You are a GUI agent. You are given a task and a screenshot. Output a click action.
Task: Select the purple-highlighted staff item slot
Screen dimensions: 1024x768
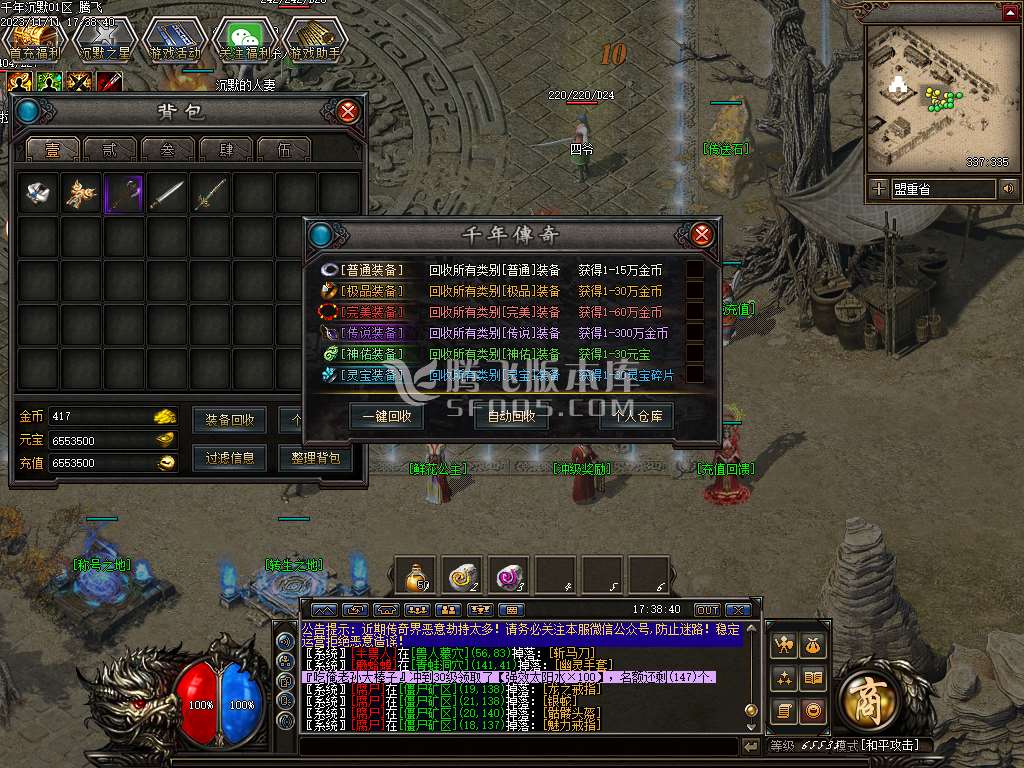click(x=124, y=193)
